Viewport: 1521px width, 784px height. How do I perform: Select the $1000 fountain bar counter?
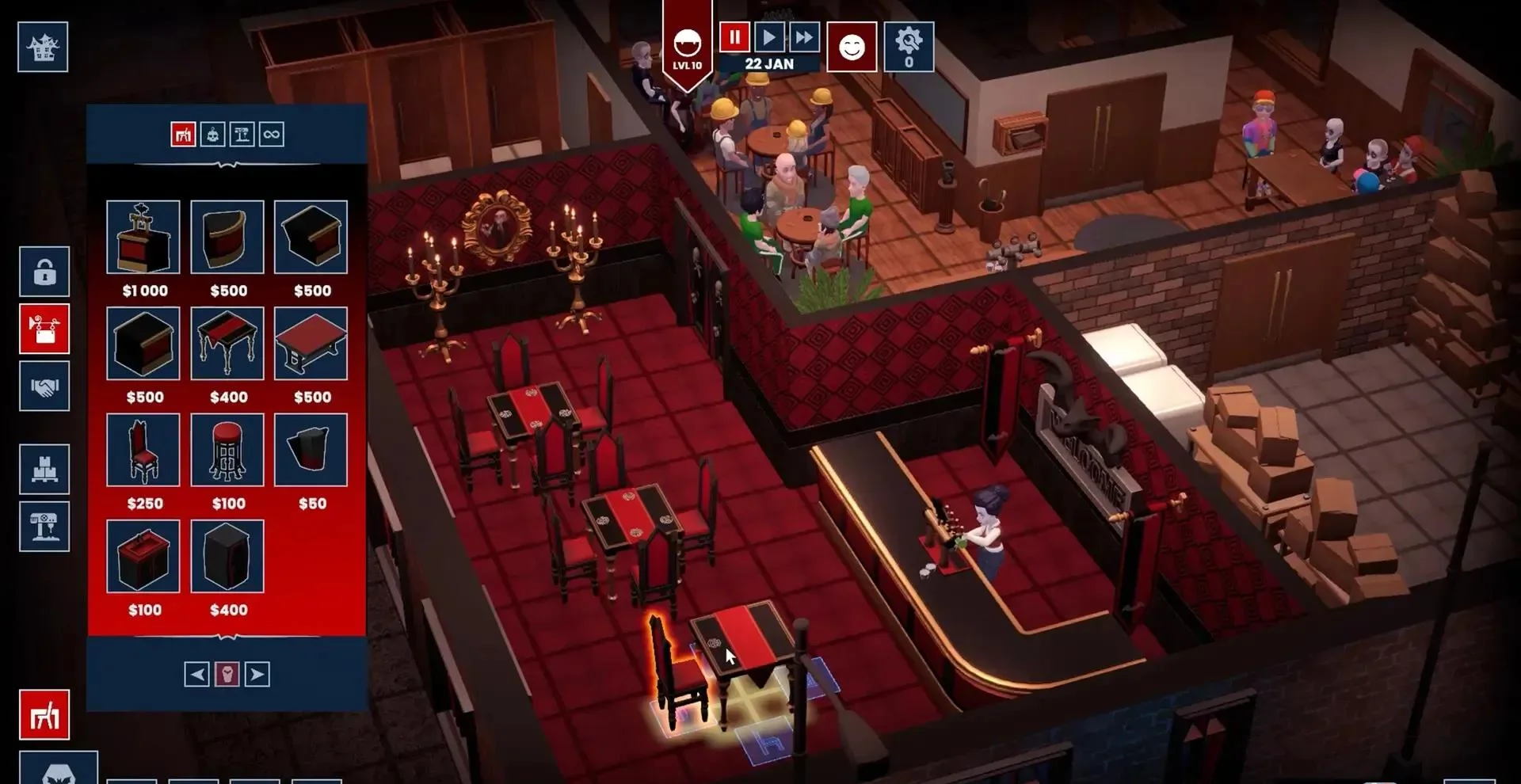click(x=143, y=238)
